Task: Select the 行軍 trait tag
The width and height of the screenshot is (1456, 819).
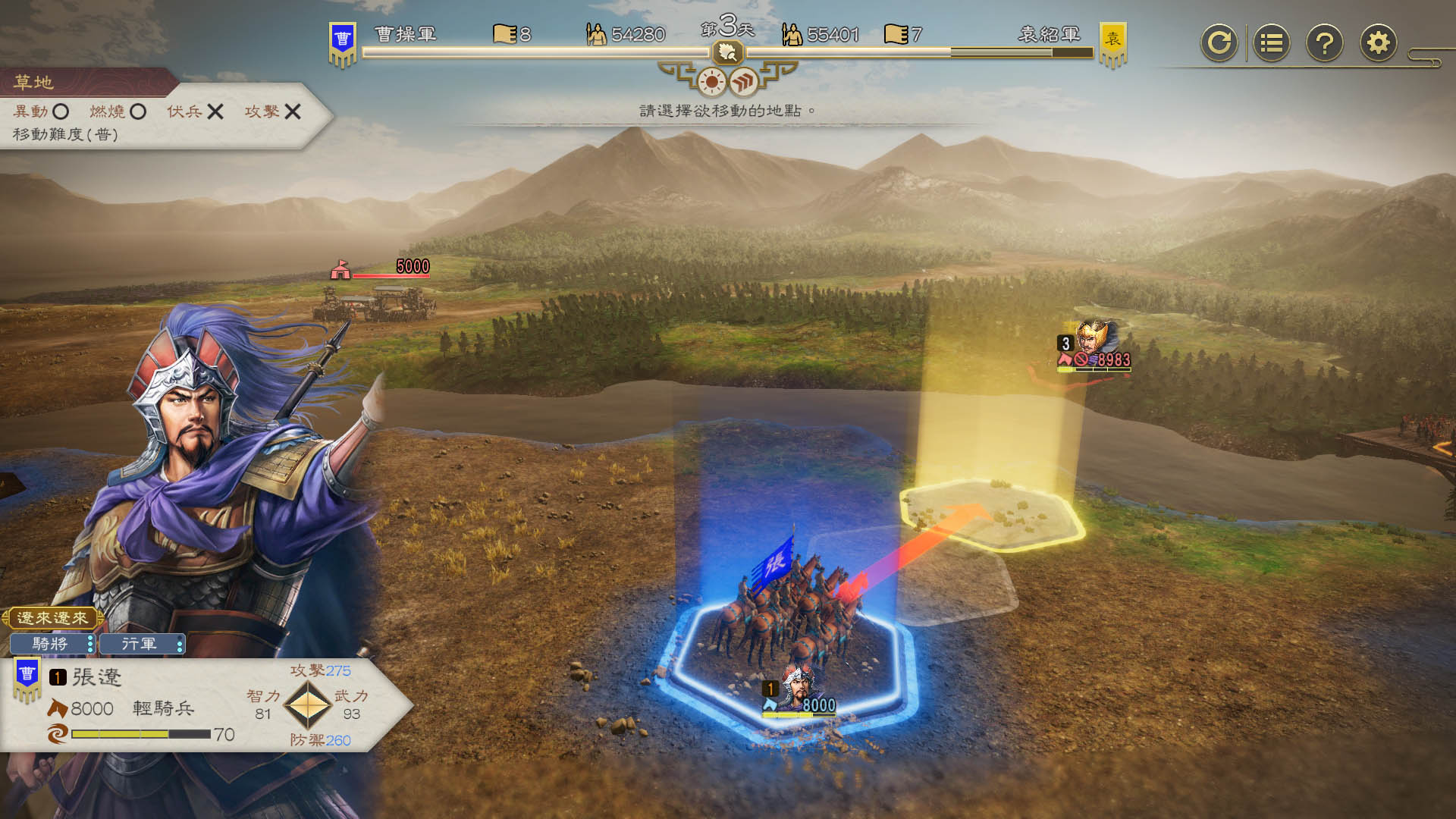Action: pyautogui.click(x=142, y=644)
